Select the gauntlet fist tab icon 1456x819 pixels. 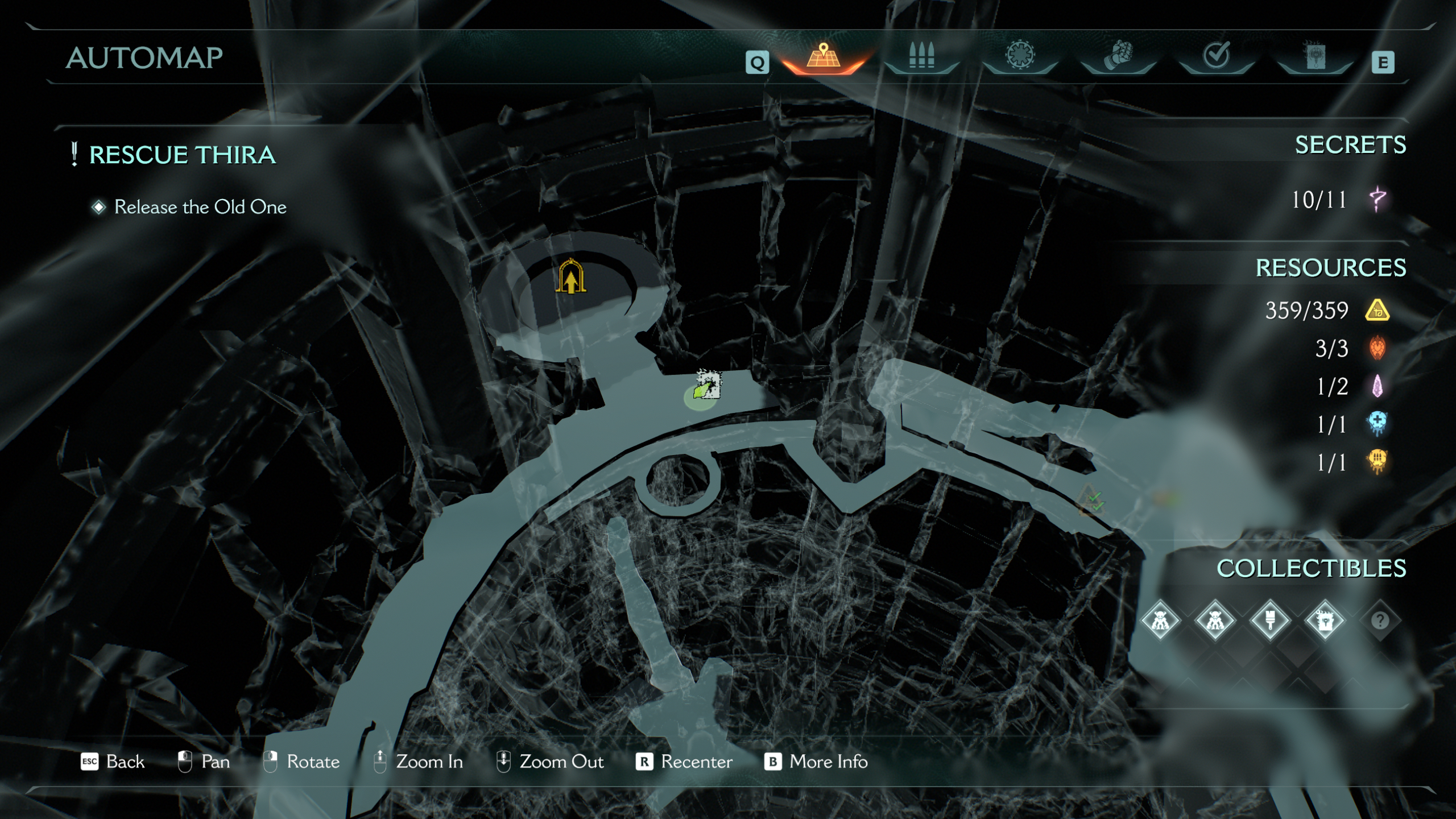pos(1118,57)
